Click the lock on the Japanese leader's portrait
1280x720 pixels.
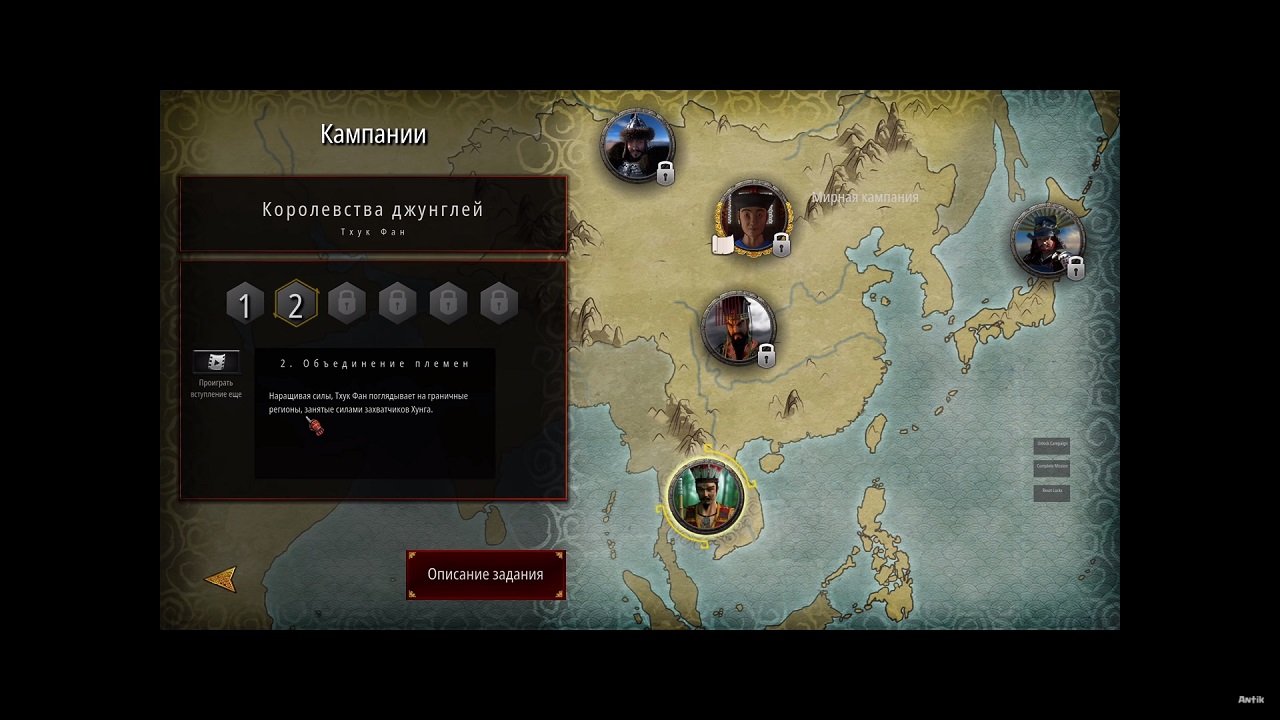point(1075,267)
